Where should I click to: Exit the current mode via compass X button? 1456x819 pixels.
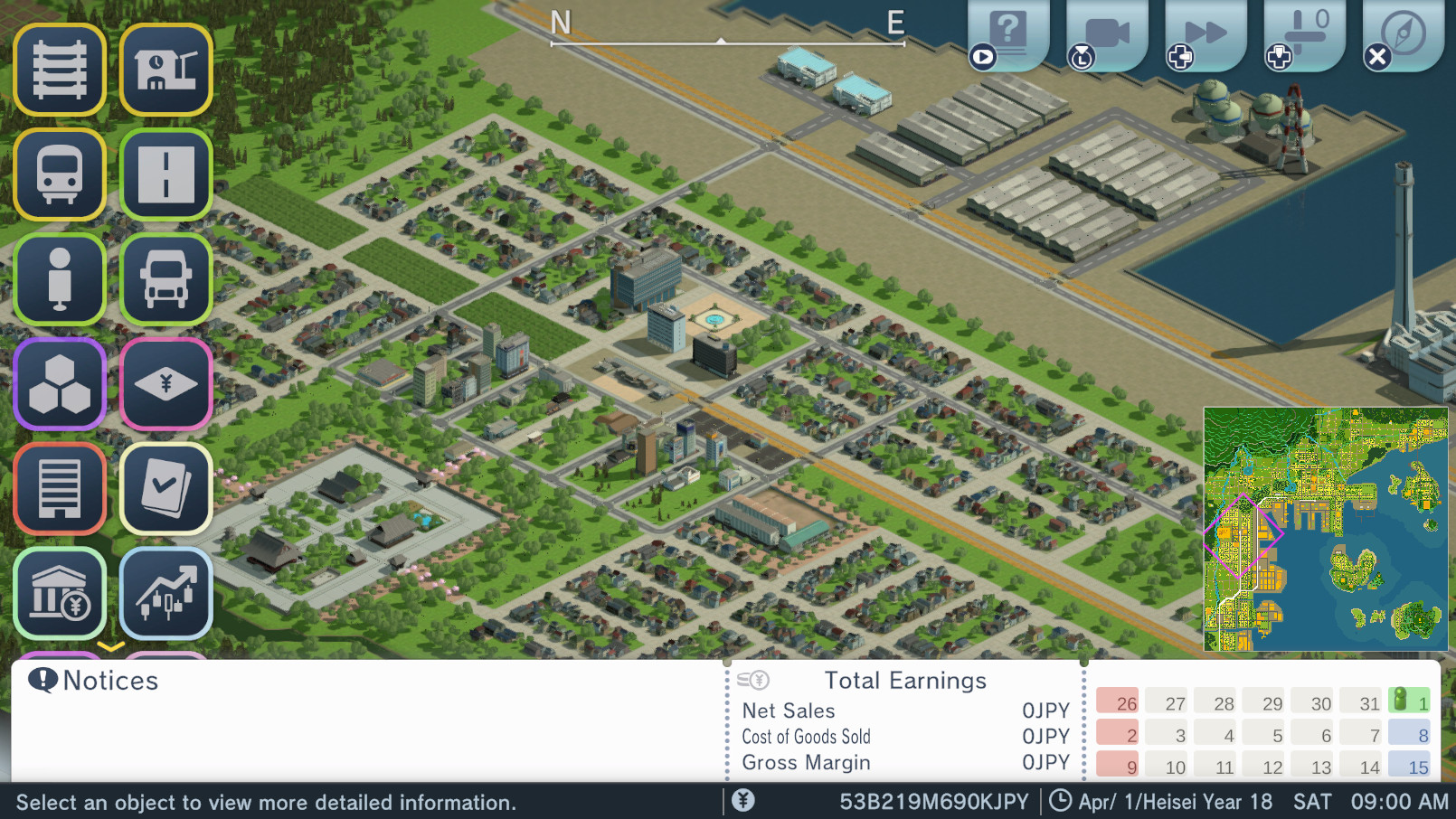pos(1377,56)
